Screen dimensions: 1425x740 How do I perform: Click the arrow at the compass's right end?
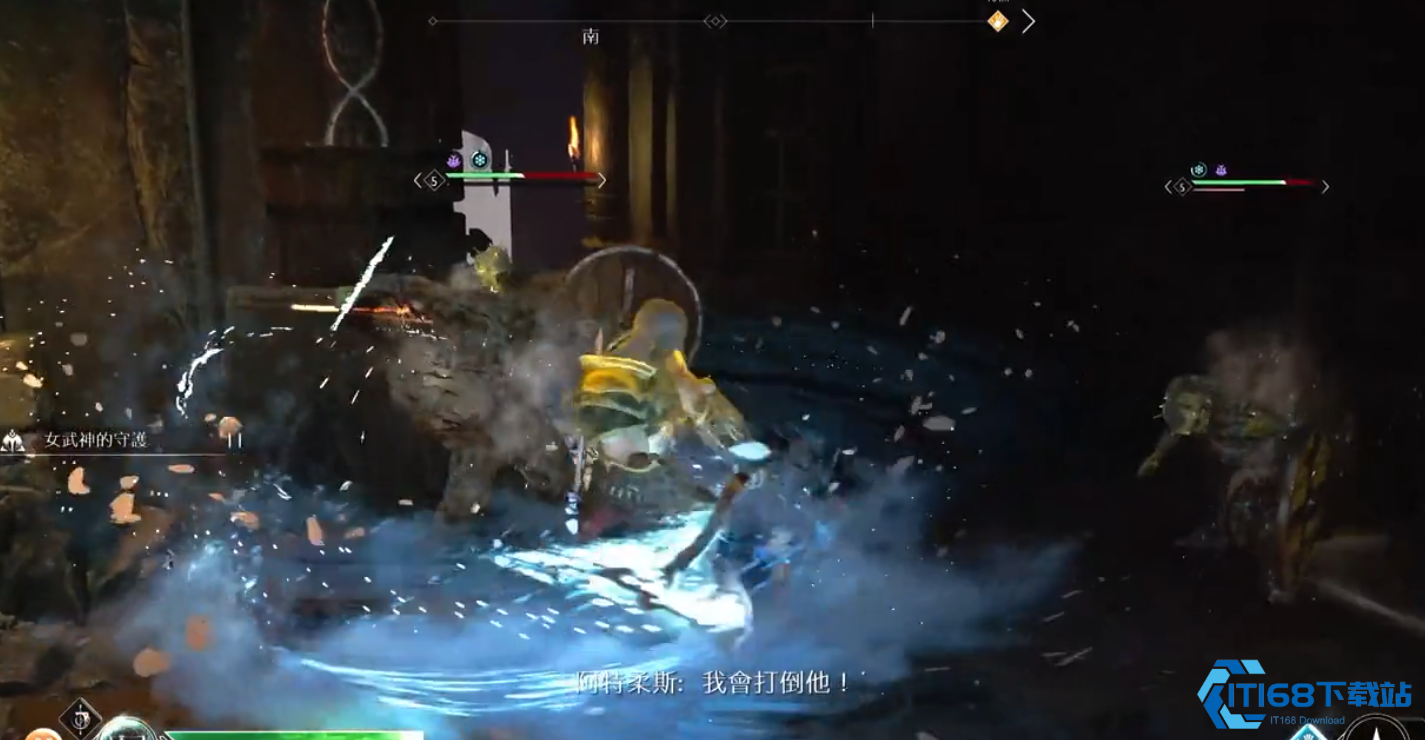click(x=1028, y=21)
